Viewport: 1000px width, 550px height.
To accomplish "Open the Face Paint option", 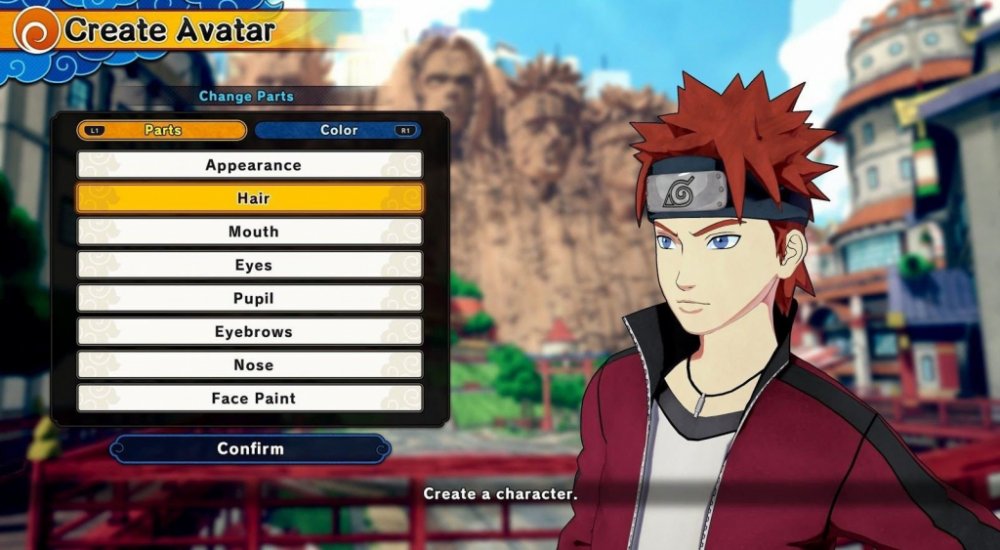I will (250, 398).
